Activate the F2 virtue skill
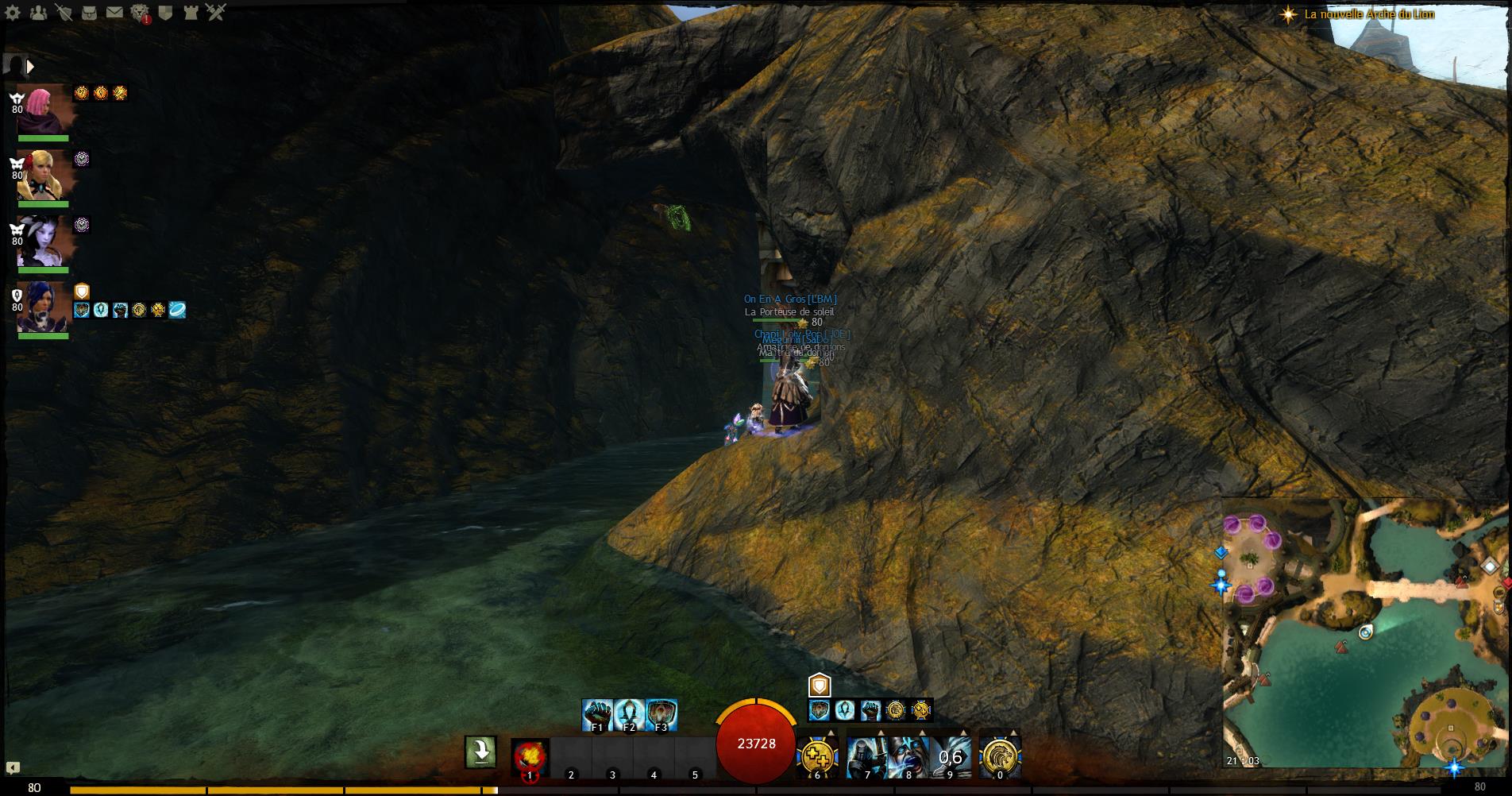1512x796 pixels. pos(629,715)
